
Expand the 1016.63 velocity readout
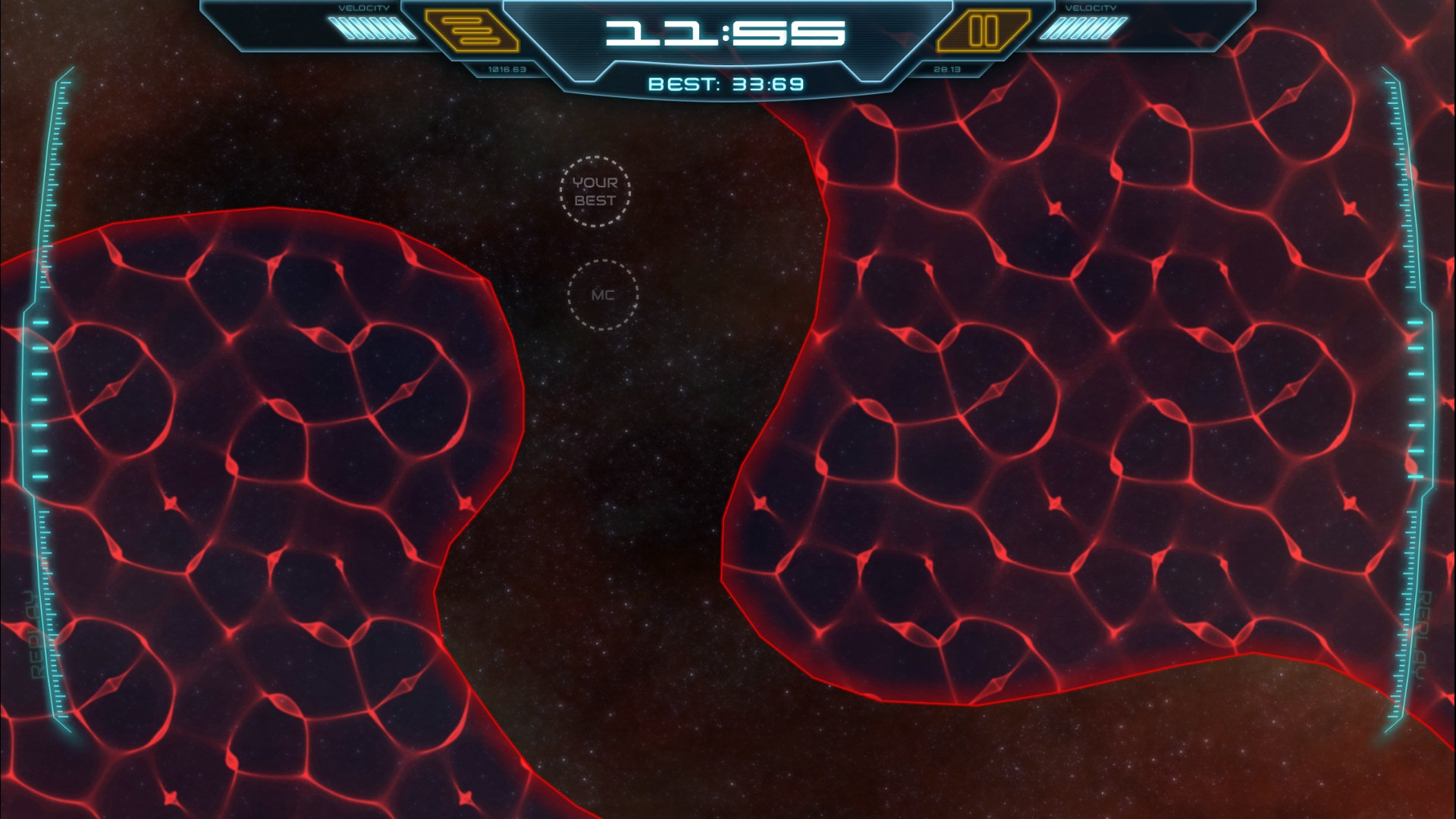(507, 67)
